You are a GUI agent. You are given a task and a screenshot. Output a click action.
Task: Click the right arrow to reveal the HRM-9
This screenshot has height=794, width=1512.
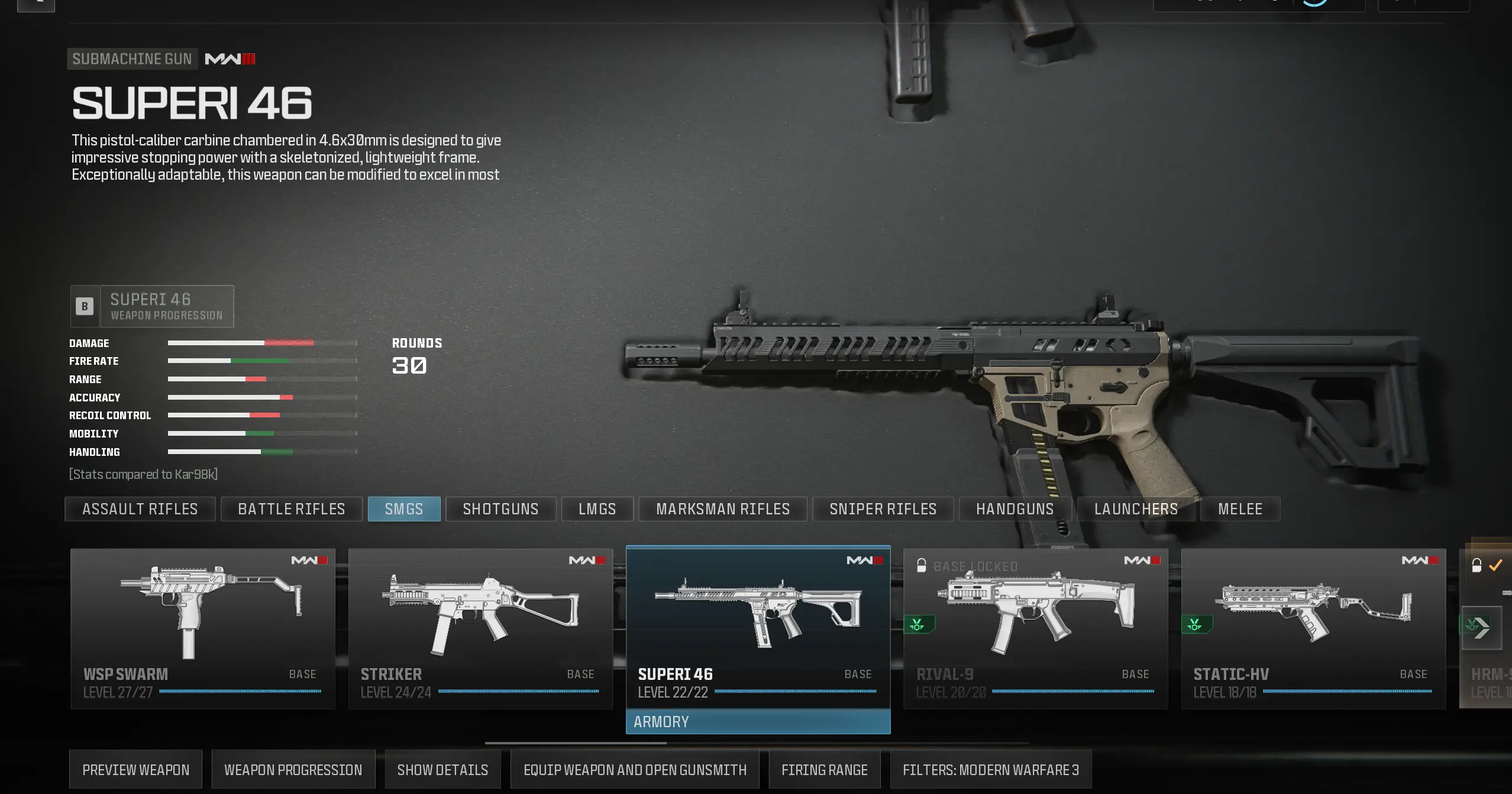(1484, 628)
